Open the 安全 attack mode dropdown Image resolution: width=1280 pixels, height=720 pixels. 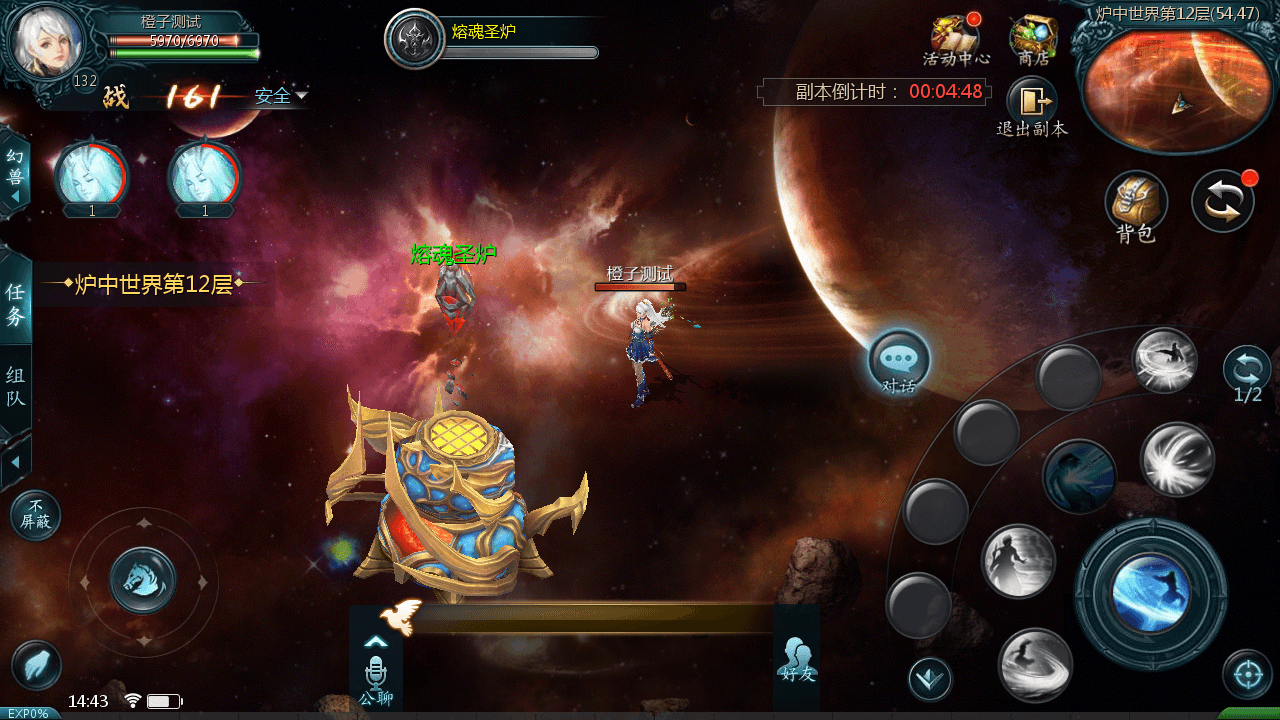click(x=280, y=96)
